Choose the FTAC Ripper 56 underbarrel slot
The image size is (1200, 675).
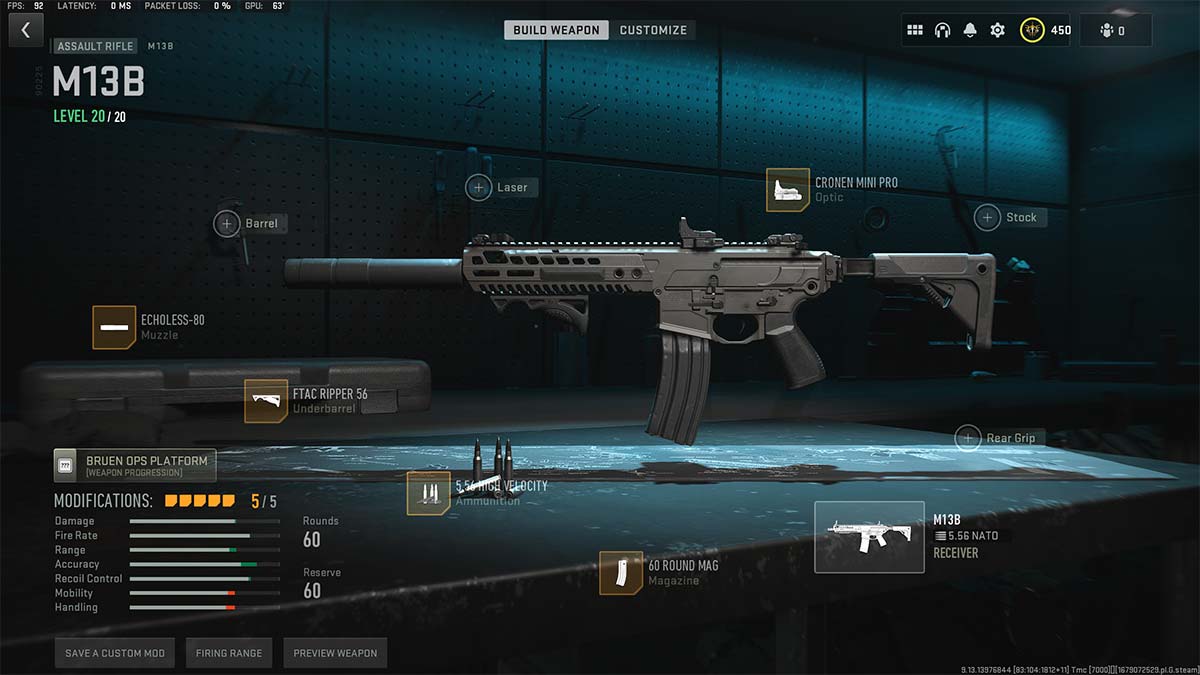[266, 401]
